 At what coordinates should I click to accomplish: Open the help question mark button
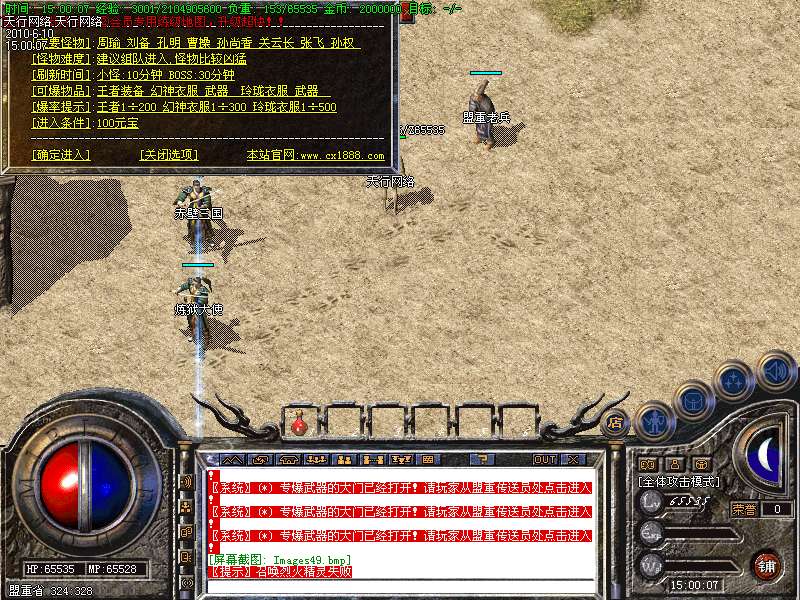click(x=484, y=459)
